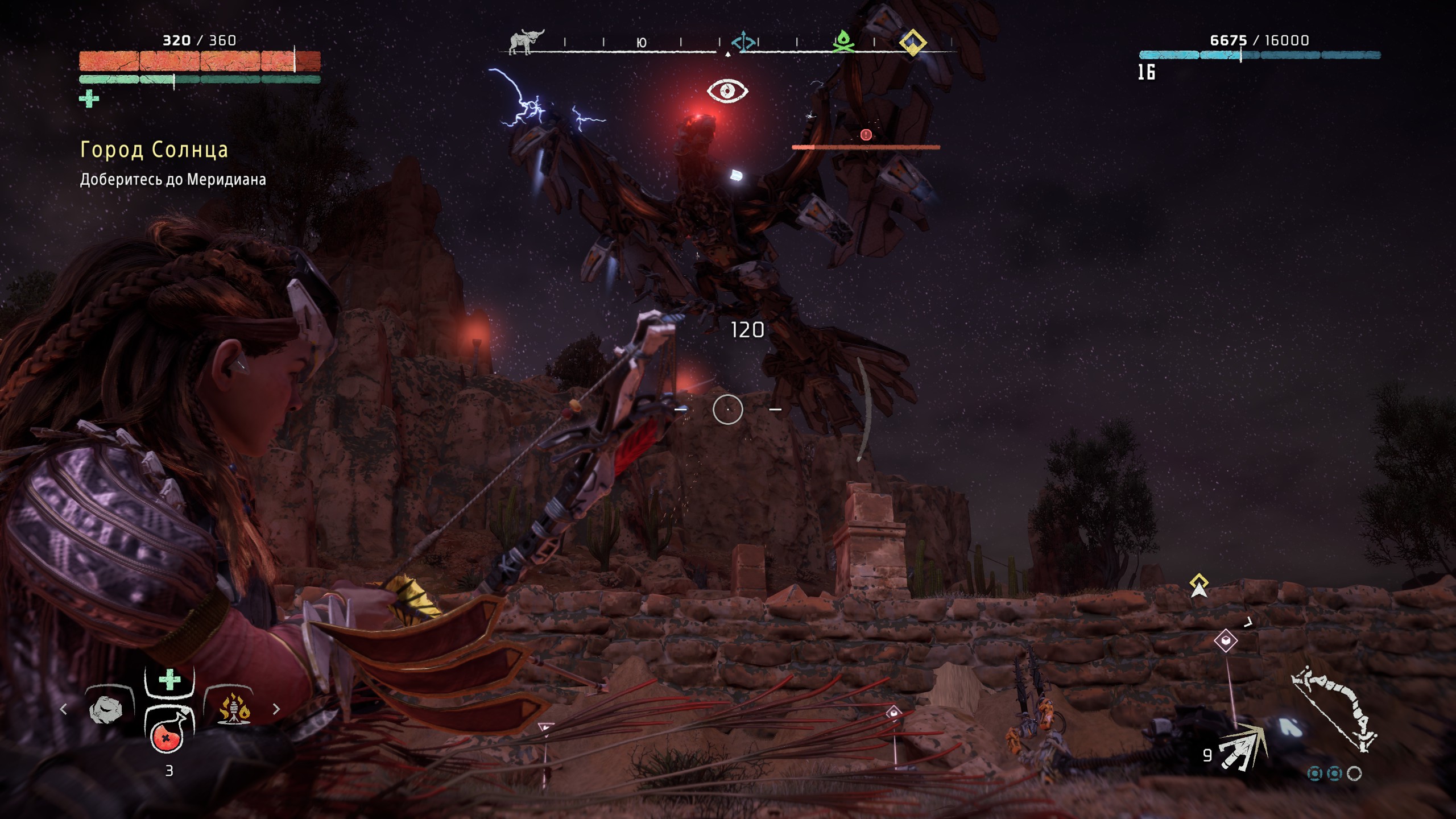Click the left arrow of the item selector
This screenshot has width=1456, height=819.
[64, 709]
